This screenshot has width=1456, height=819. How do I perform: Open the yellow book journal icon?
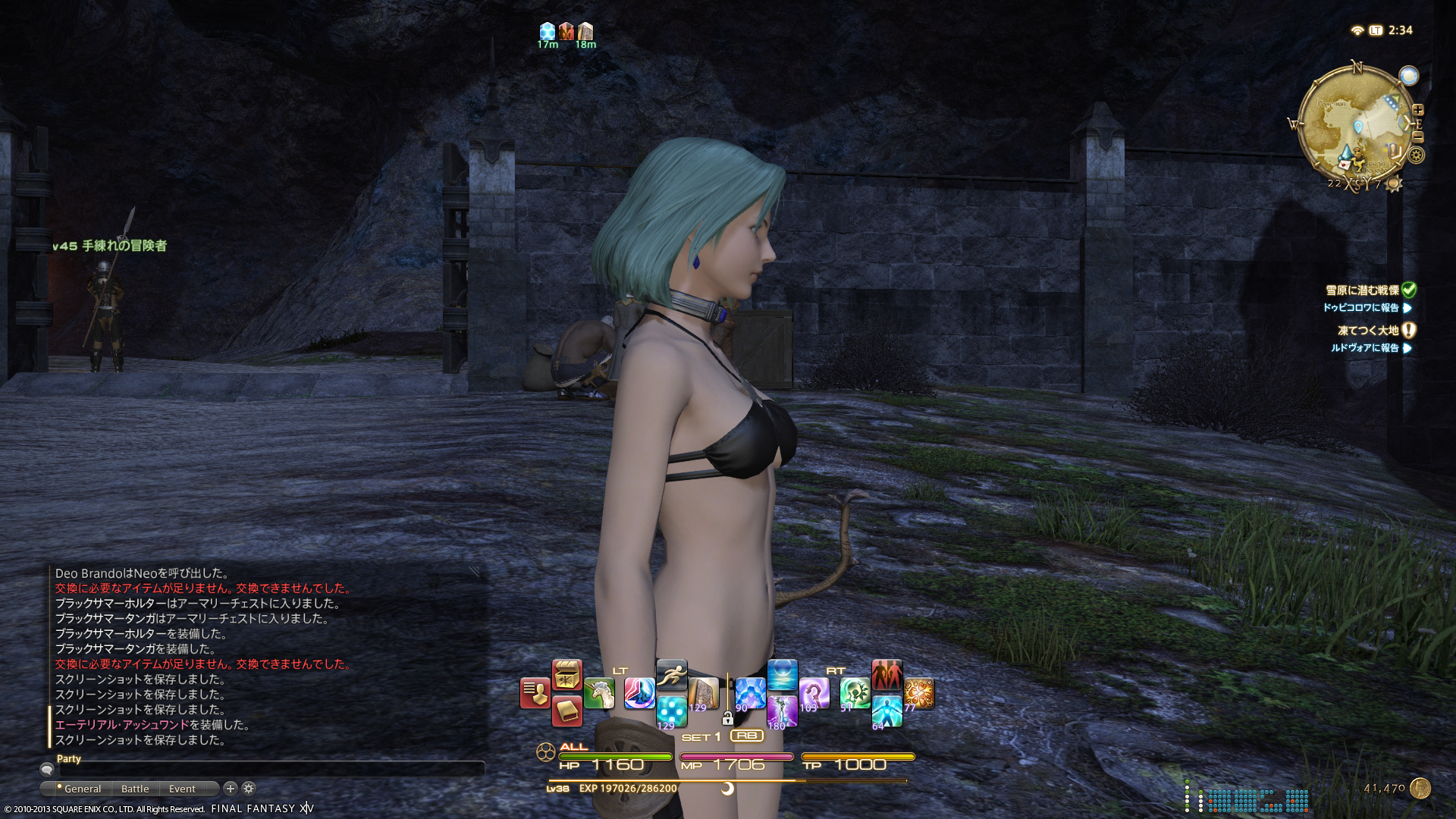566,711
